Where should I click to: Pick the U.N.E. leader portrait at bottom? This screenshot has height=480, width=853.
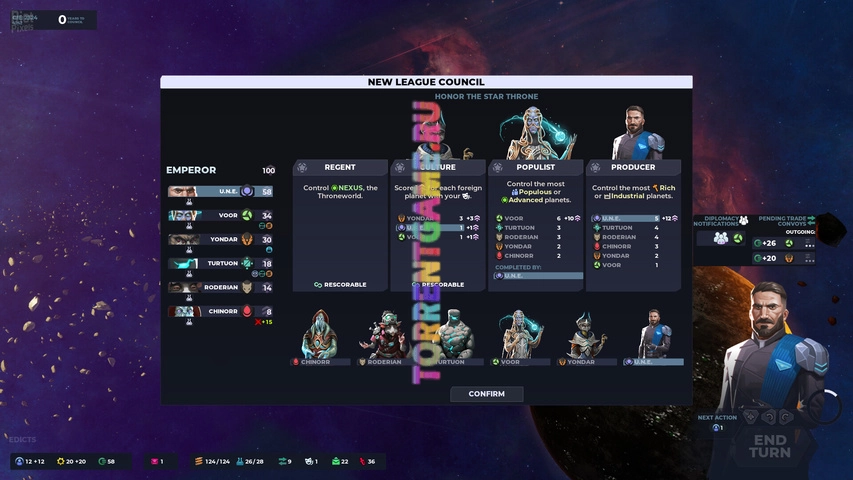click(x=654, y=336)
